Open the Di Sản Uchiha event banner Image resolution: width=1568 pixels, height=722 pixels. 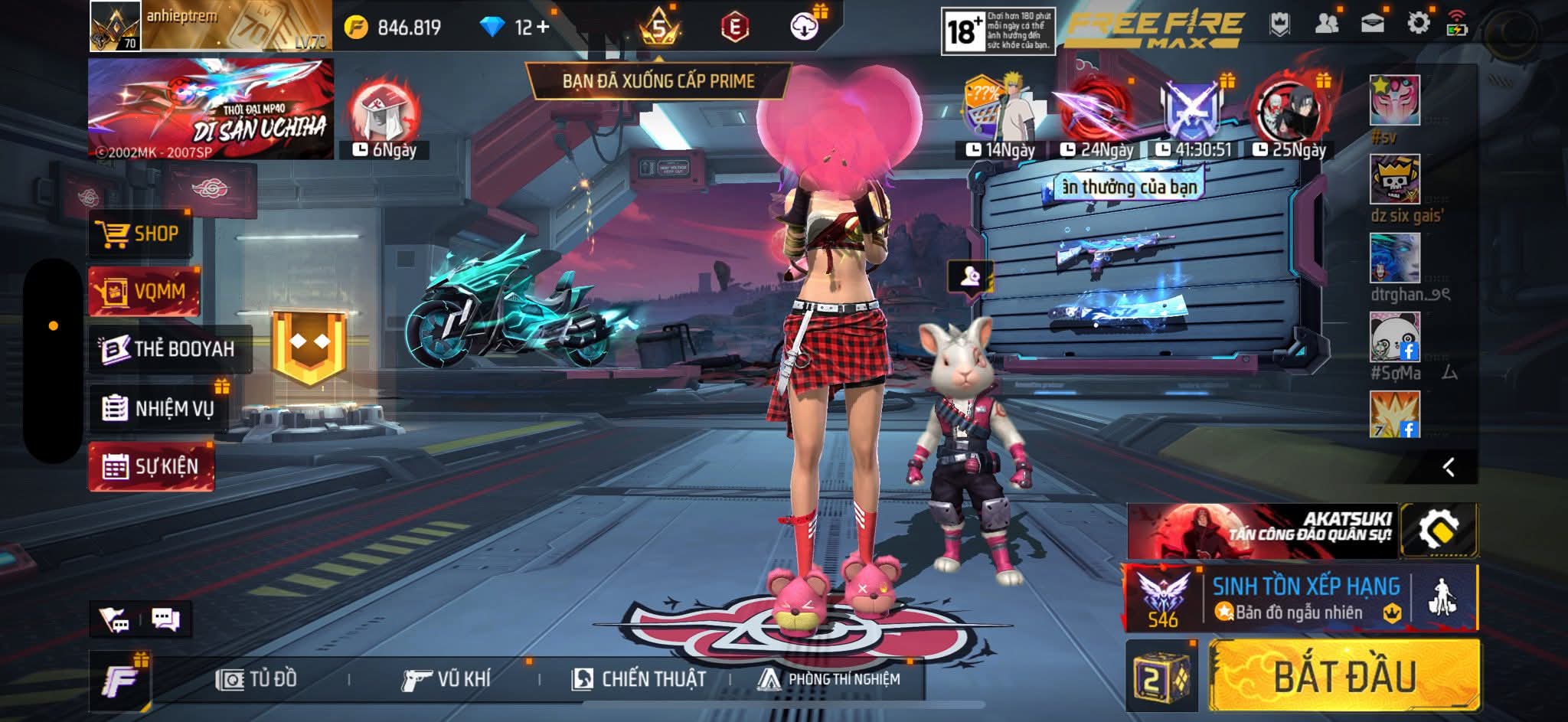[211, 109]
